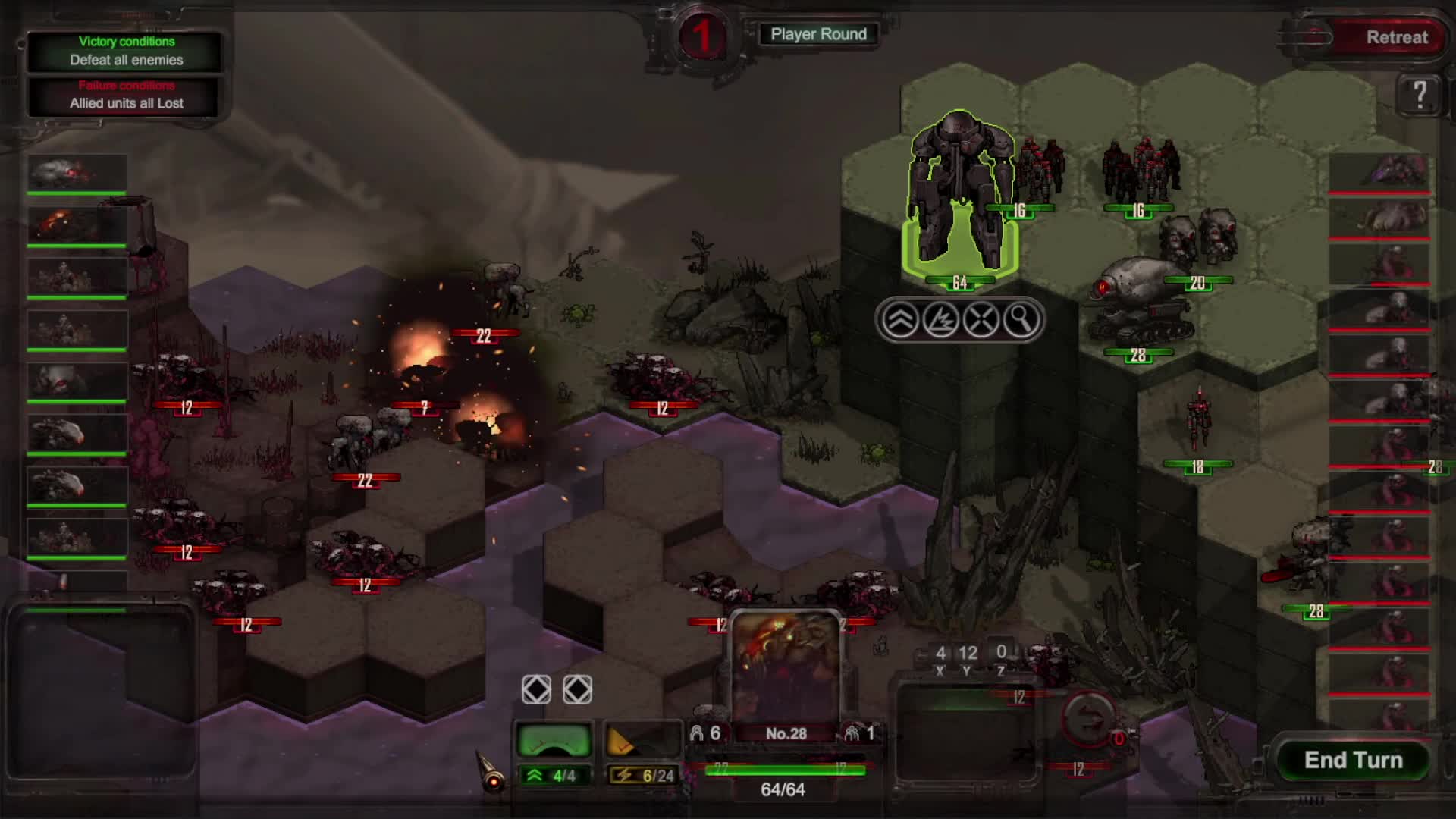Select the crossed-lines action icon
The image size is (1456, 819).
[981, 320]
